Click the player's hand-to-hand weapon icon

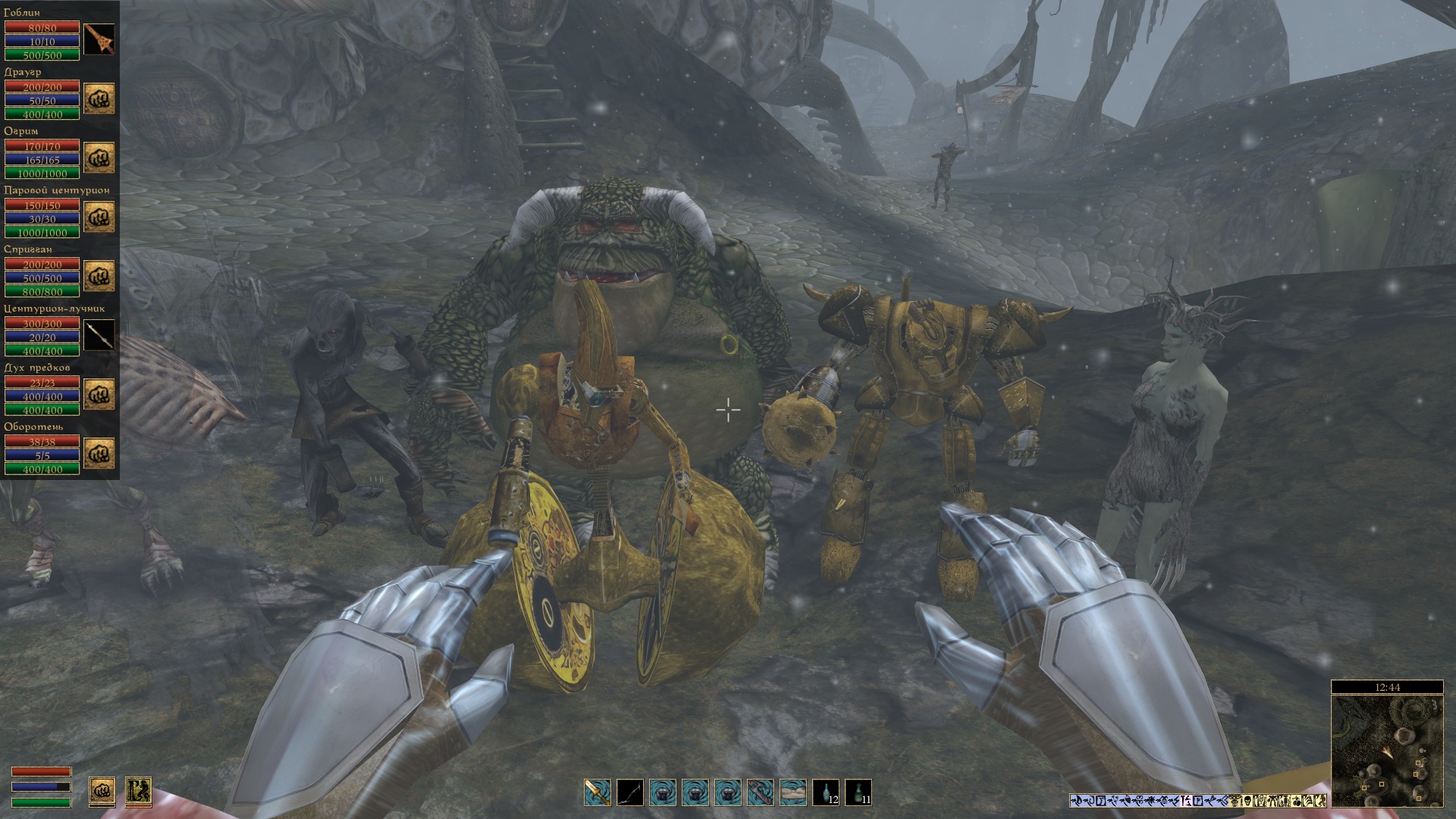(x=102, y=791)
